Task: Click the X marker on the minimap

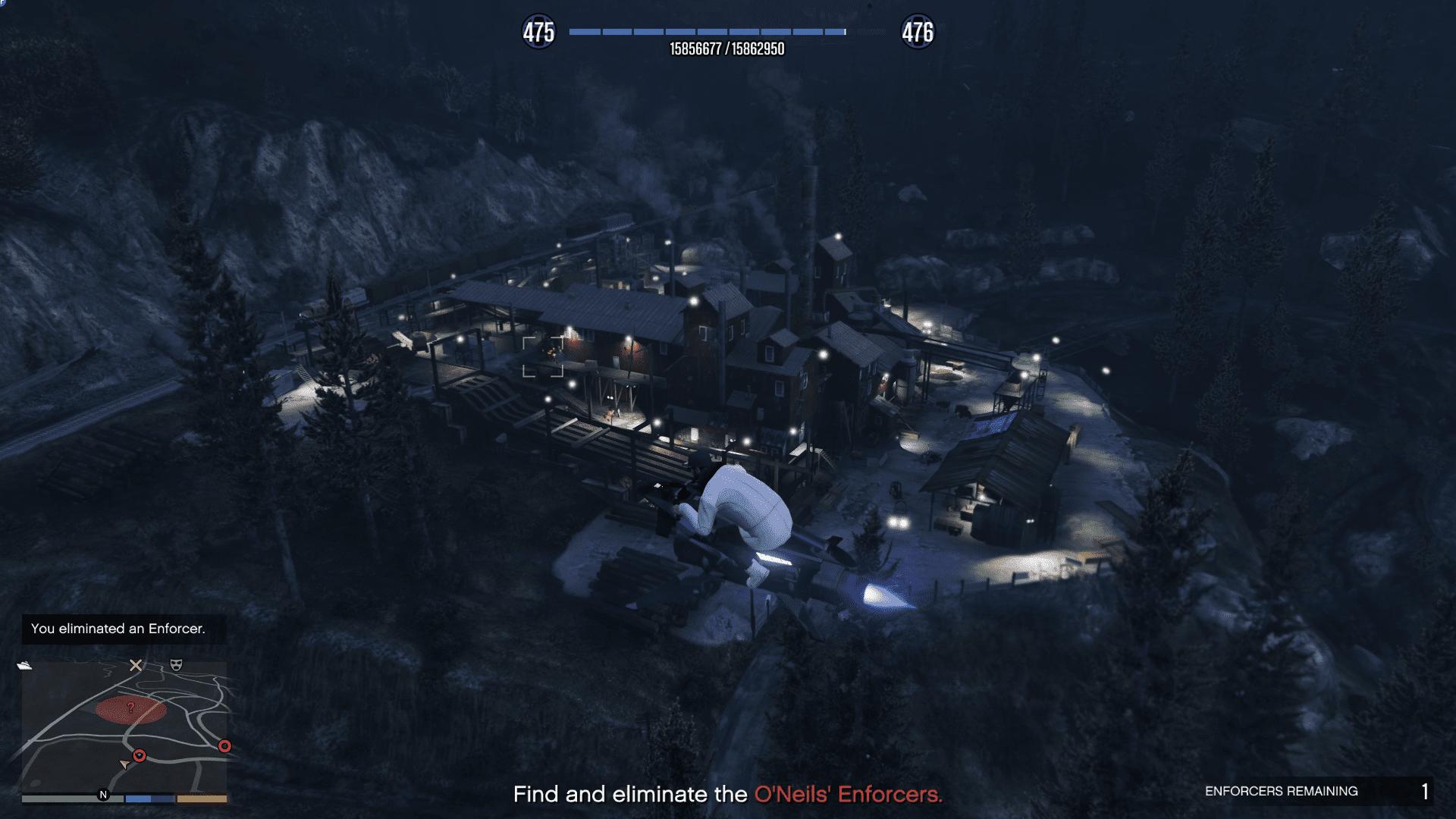Action: (136, 665)
